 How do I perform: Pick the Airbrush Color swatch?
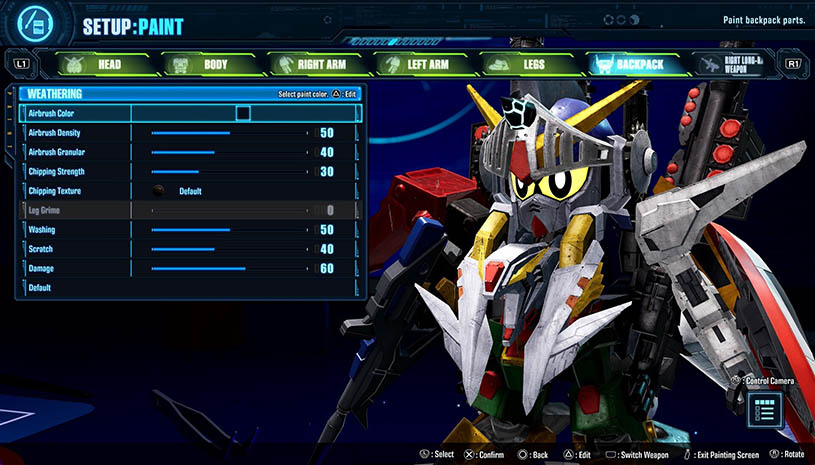click(243, 113)
